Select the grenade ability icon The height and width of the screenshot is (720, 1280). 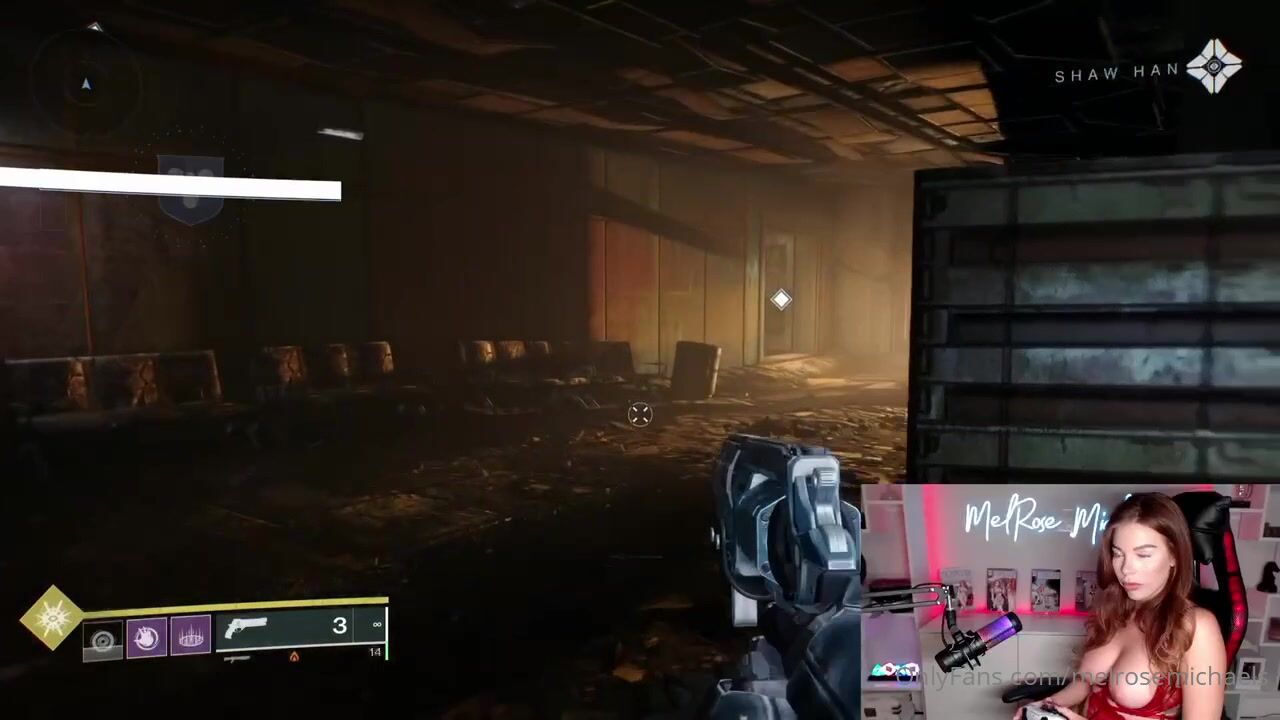pyautogui.click(x=103, y=640)
